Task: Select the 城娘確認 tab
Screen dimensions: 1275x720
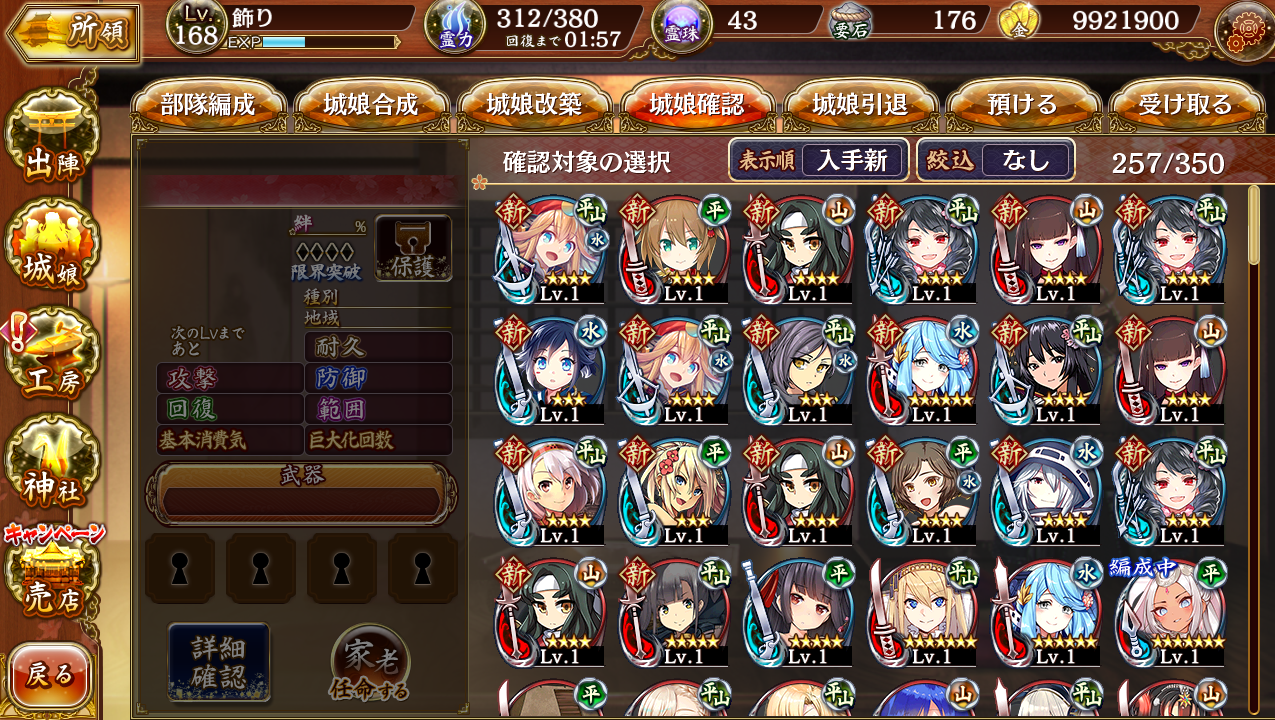Action: pos(697,105)
